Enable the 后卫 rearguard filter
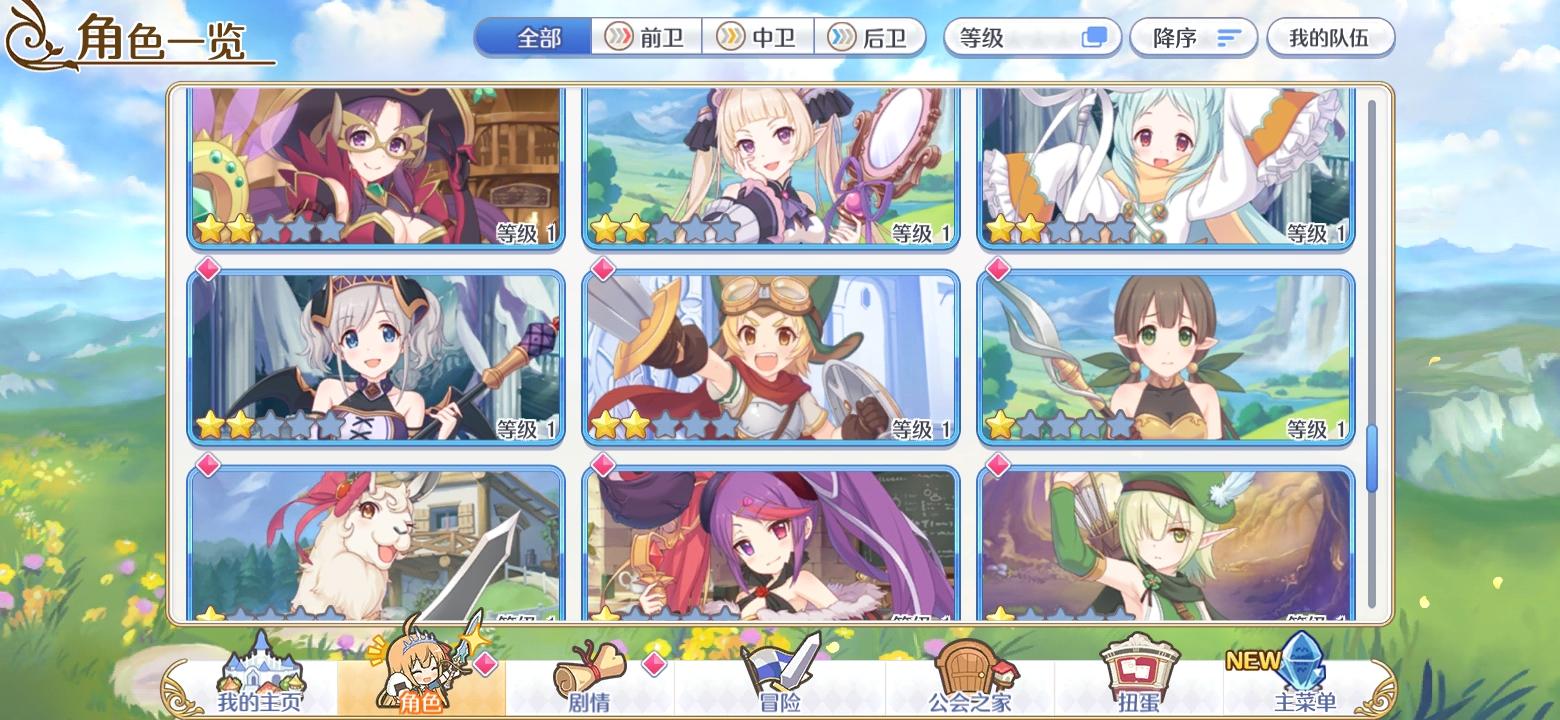The image size is (1560, 720). [x=872, y=37]
